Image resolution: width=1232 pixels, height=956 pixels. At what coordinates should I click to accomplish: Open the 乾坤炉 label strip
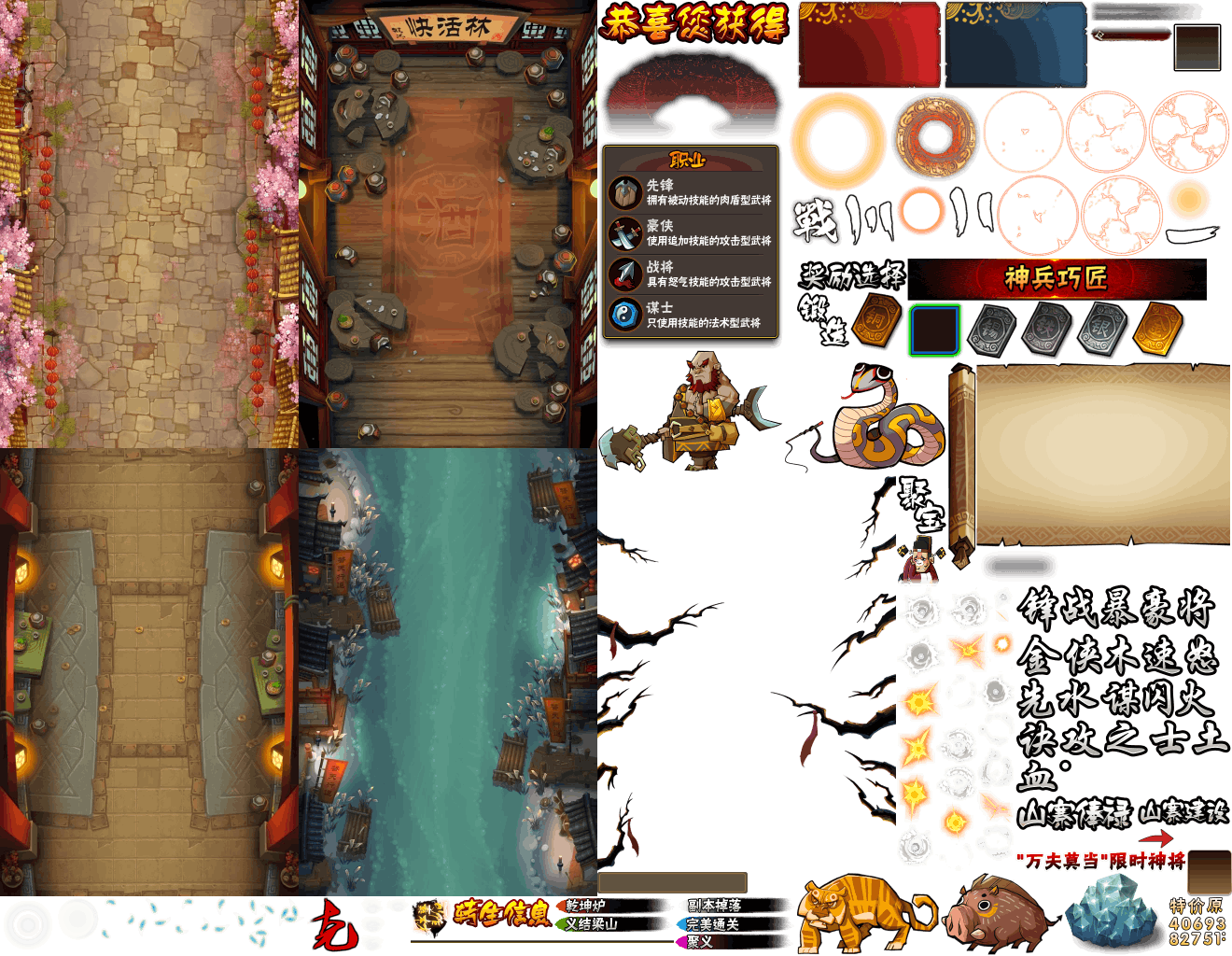(616, 906)
